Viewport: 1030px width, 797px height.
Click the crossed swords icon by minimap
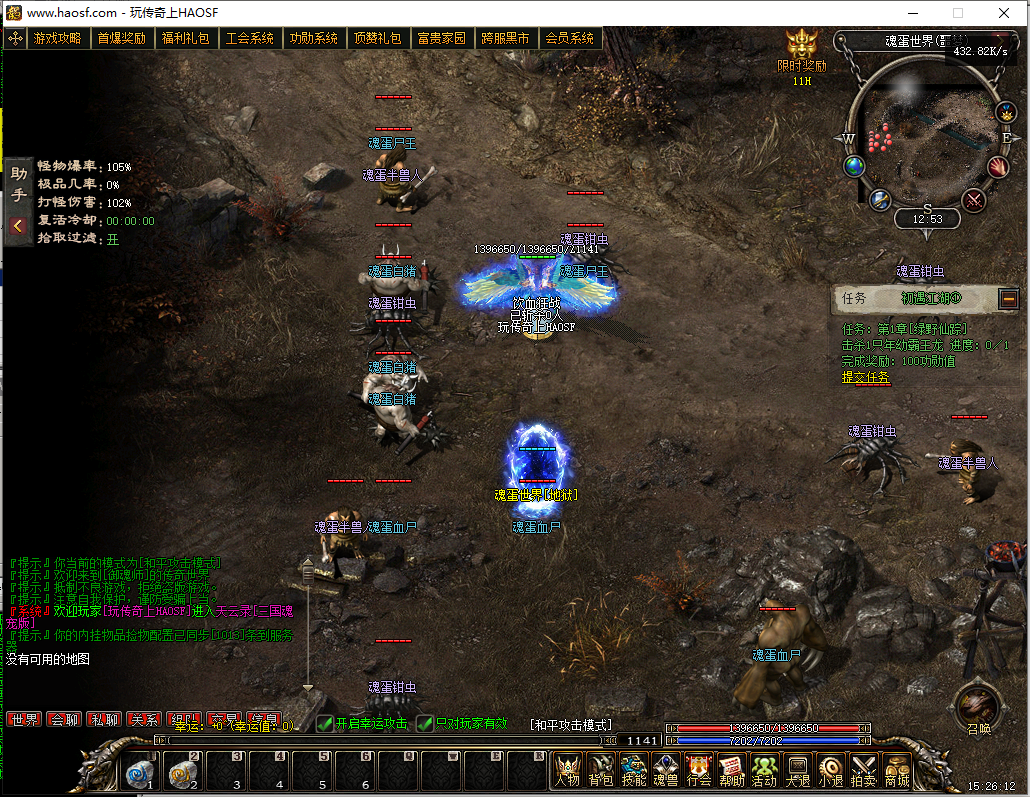(x=974, y=200)
